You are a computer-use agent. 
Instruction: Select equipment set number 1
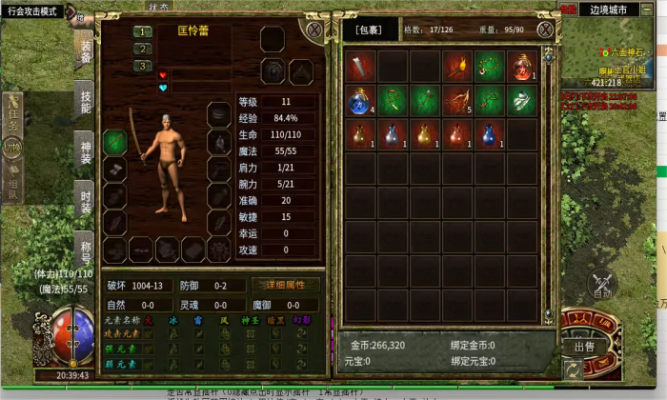point(143,32)
